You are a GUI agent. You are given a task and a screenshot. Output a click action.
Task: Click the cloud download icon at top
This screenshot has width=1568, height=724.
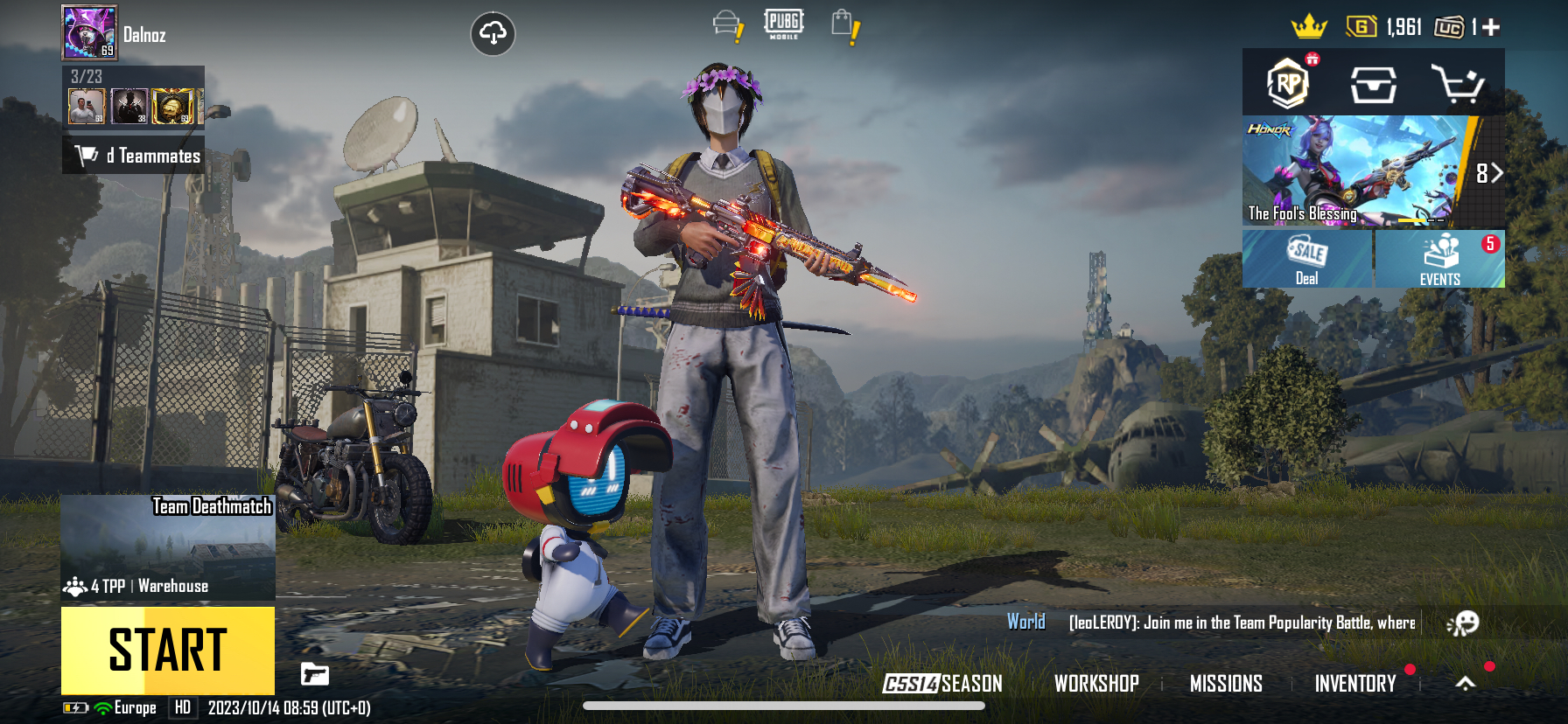click(494, 33)
